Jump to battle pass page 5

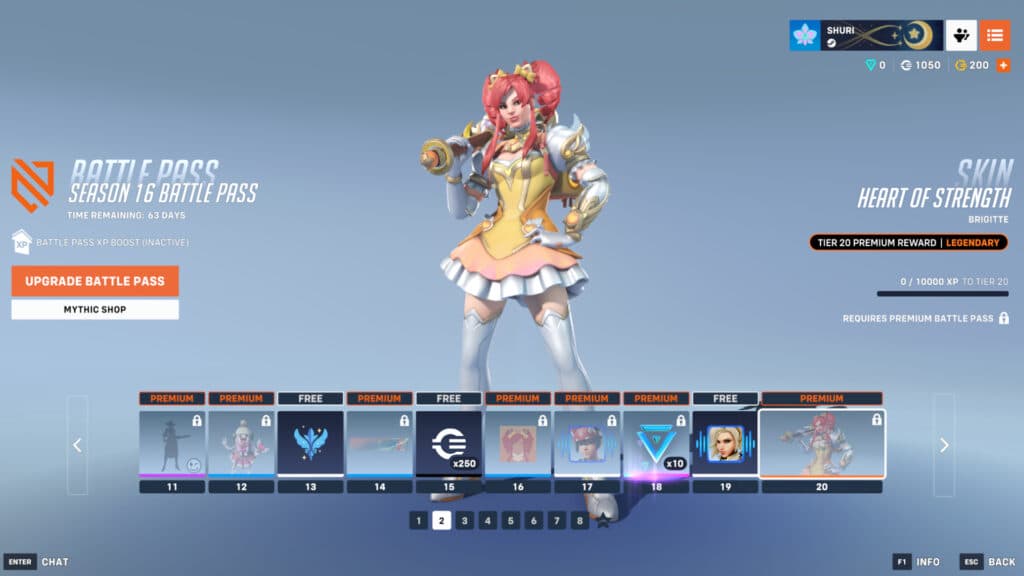pyautogui.click(x=511, y=520)
